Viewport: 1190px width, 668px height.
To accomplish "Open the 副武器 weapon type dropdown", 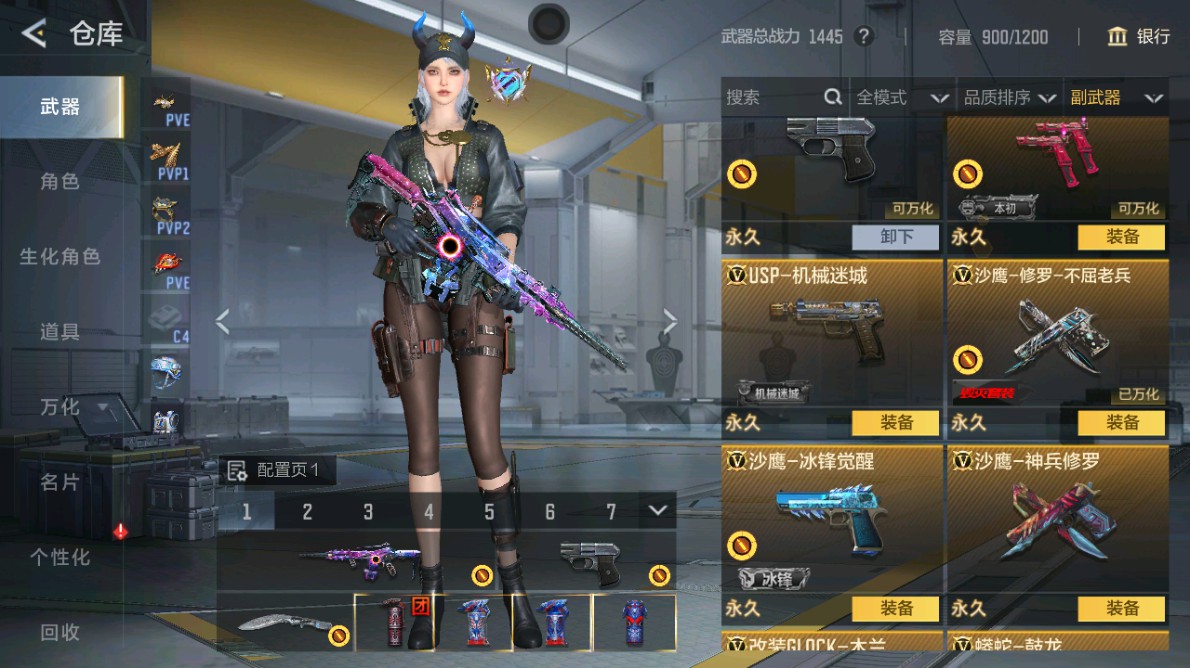I will point(1116,97).
